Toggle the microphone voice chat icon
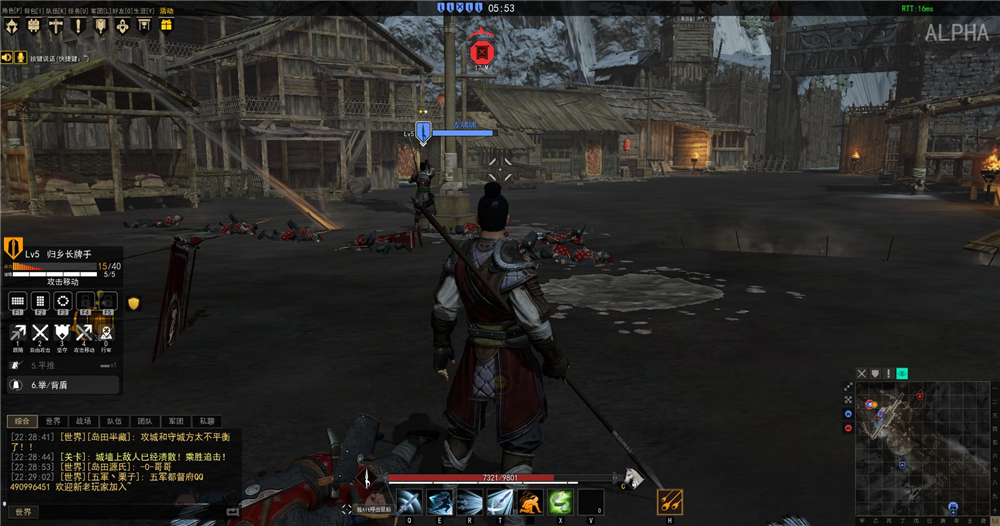This screenshot has height=526, width=1000. tap(20, 58)
